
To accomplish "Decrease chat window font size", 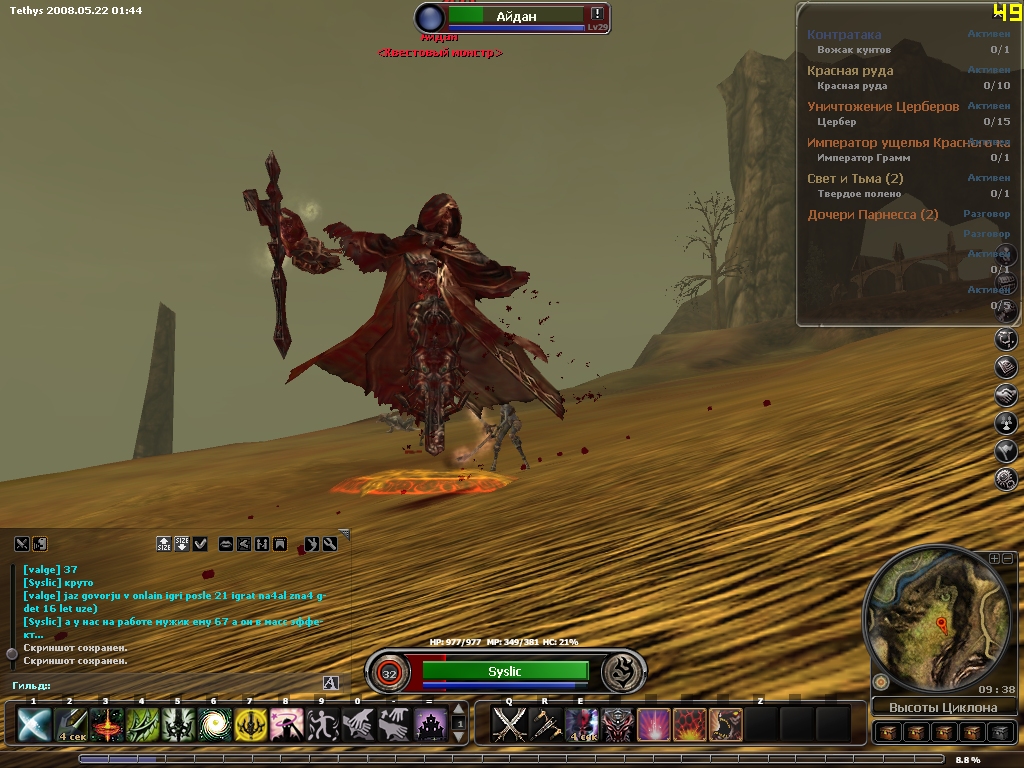I will [x=182, y=543].
